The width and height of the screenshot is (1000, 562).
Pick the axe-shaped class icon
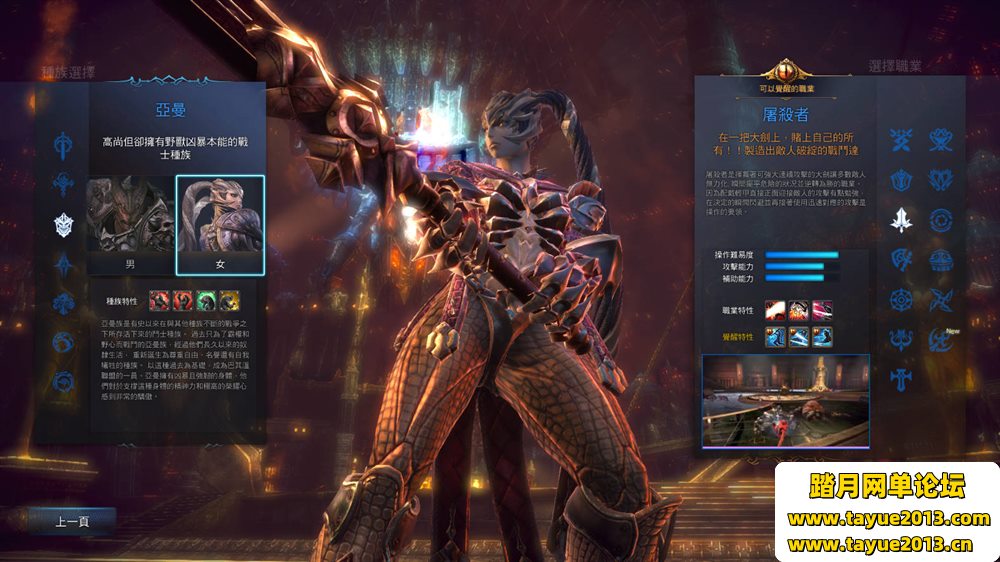(902, 259)
